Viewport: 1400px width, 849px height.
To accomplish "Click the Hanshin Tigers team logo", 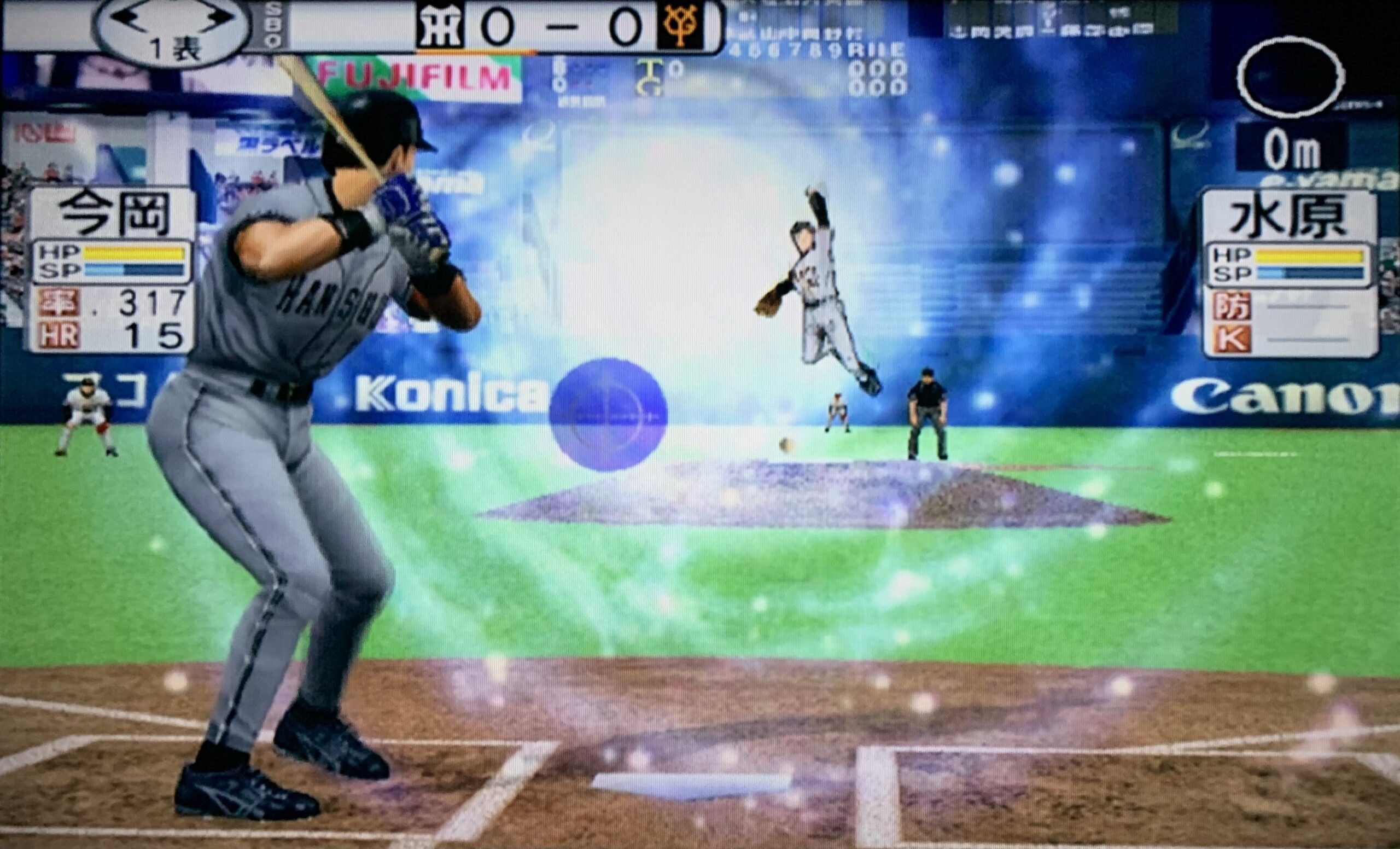I will coord(439,26).
